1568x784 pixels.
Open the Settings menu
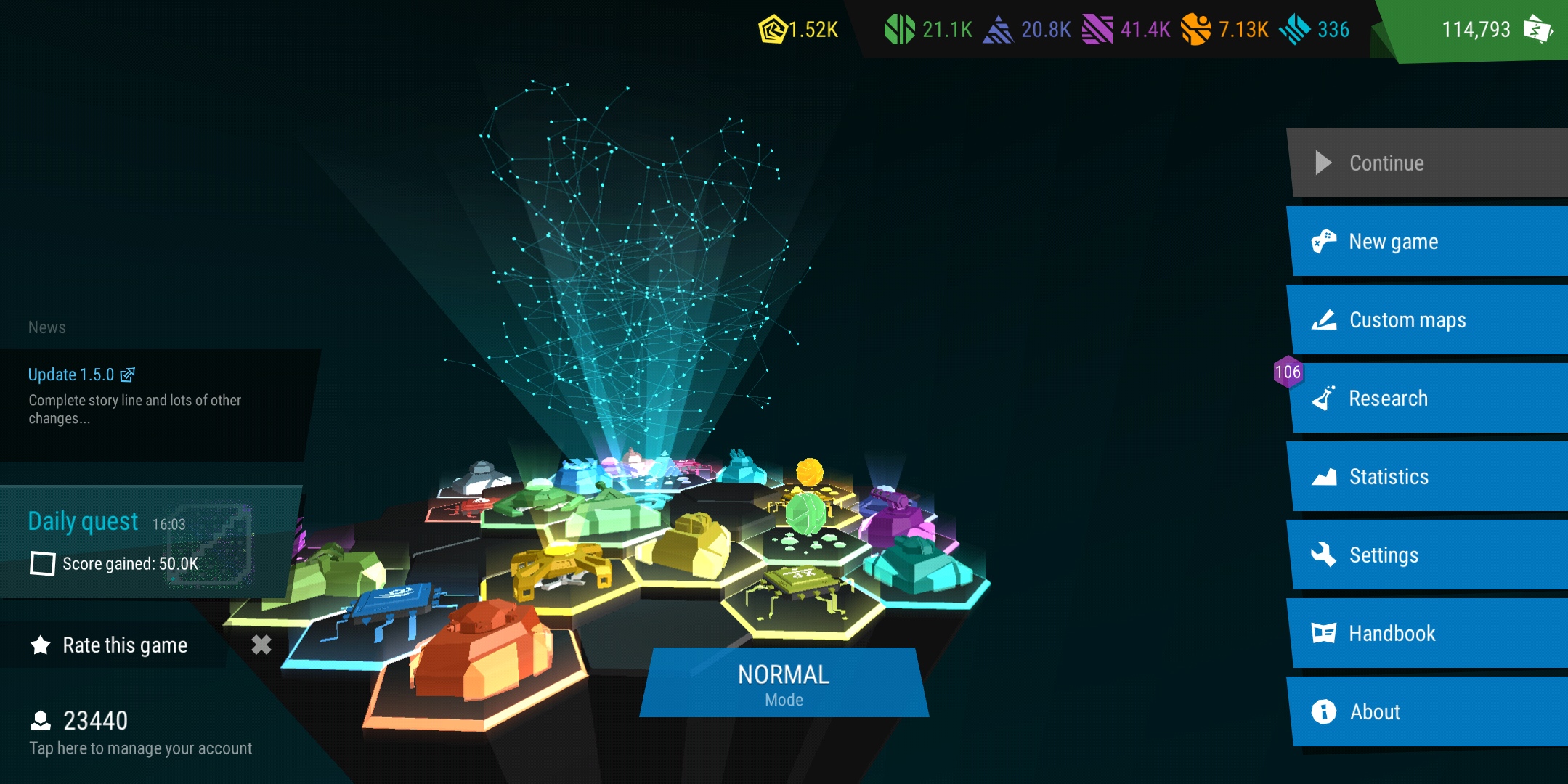(x=1427, y=555)
